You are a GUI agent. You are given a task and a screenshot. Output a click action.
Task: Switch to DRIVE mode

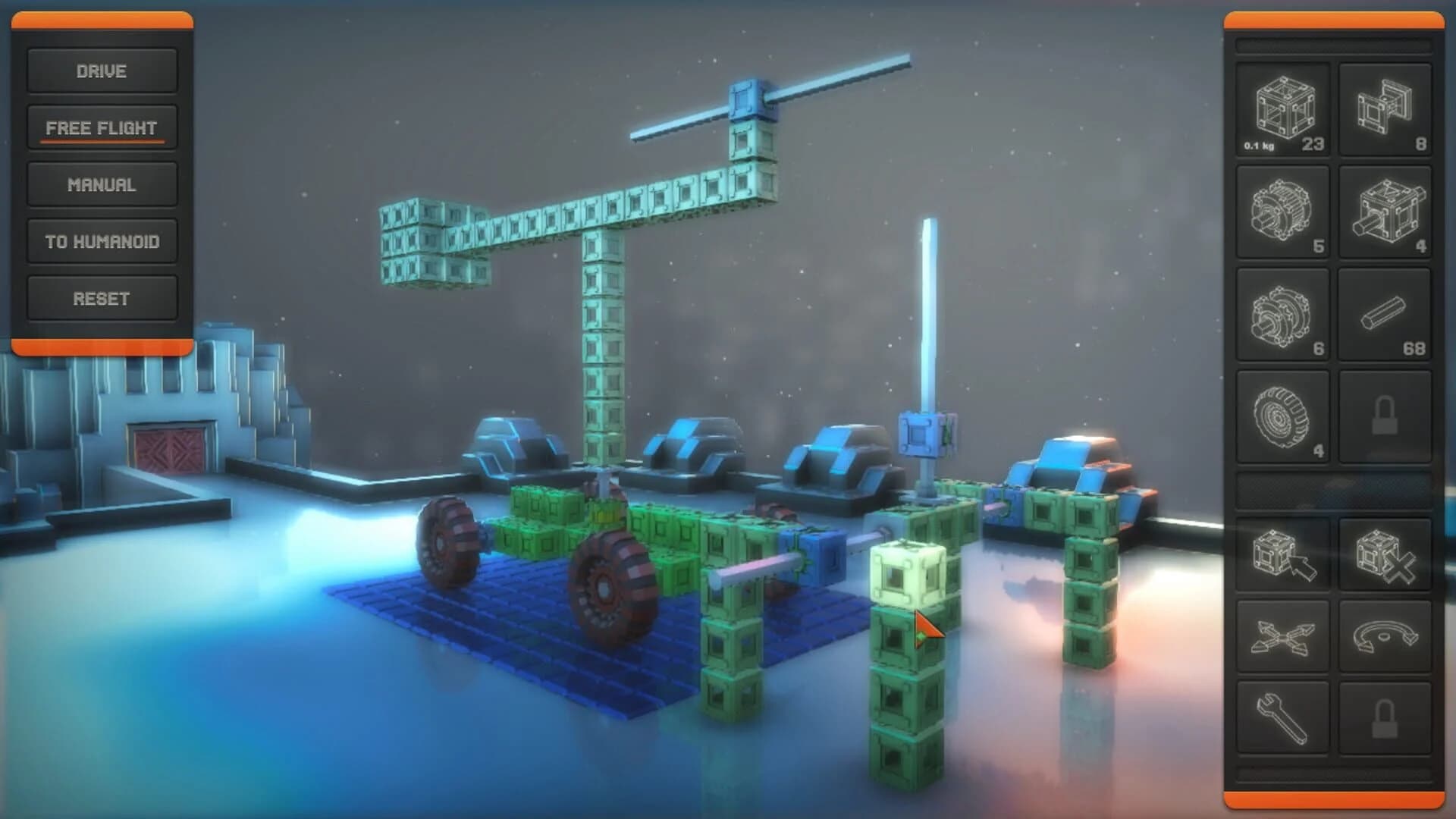[102, 71]
